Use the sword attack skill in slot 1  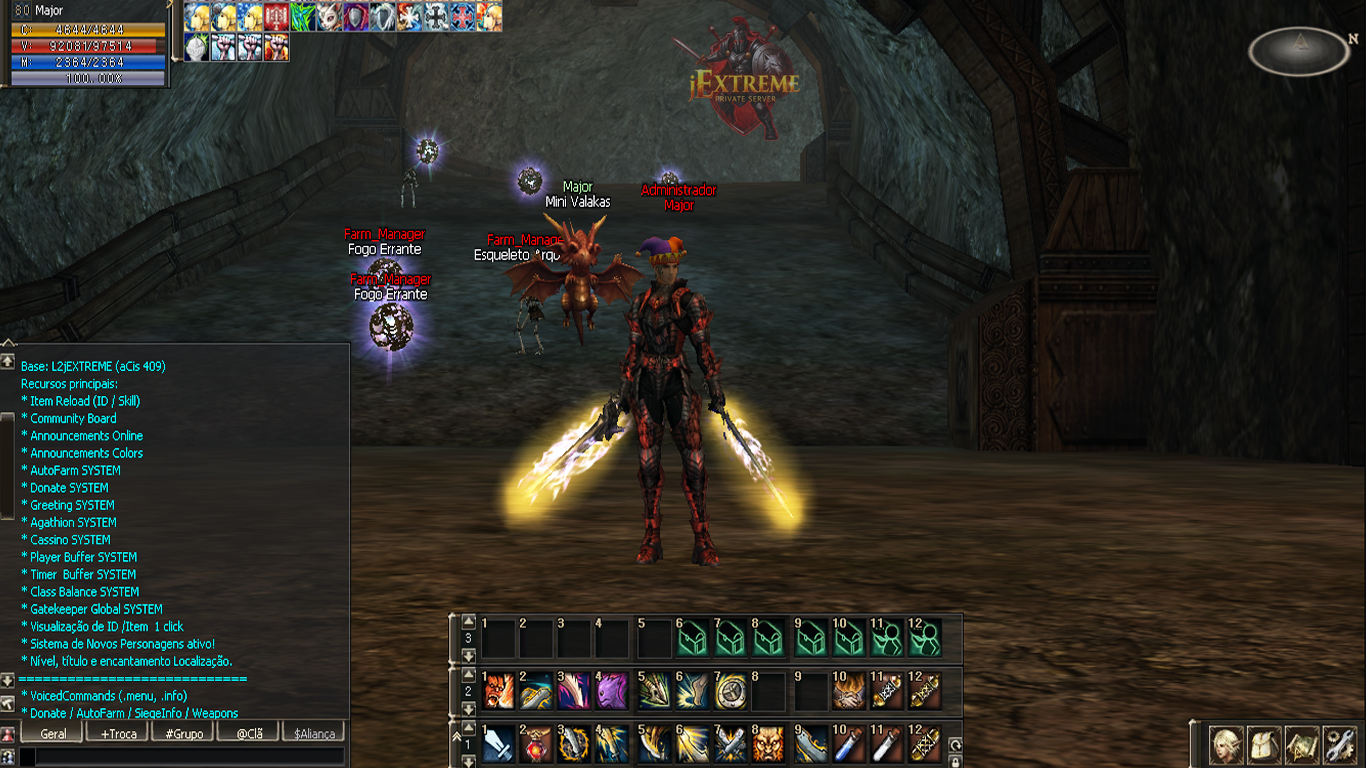[x=499, y=745]
